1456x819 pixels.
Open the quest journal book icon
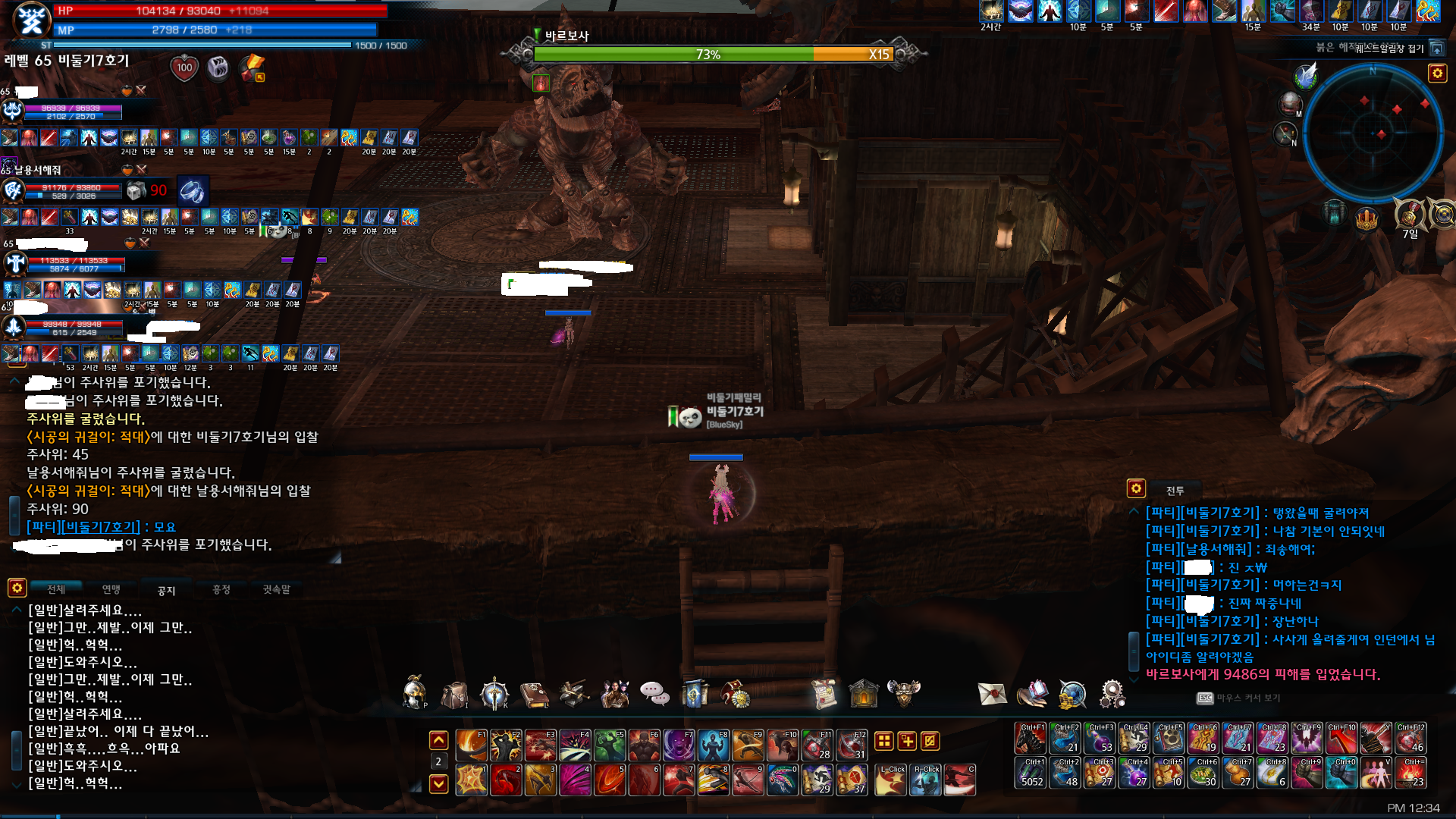[534, 694]
